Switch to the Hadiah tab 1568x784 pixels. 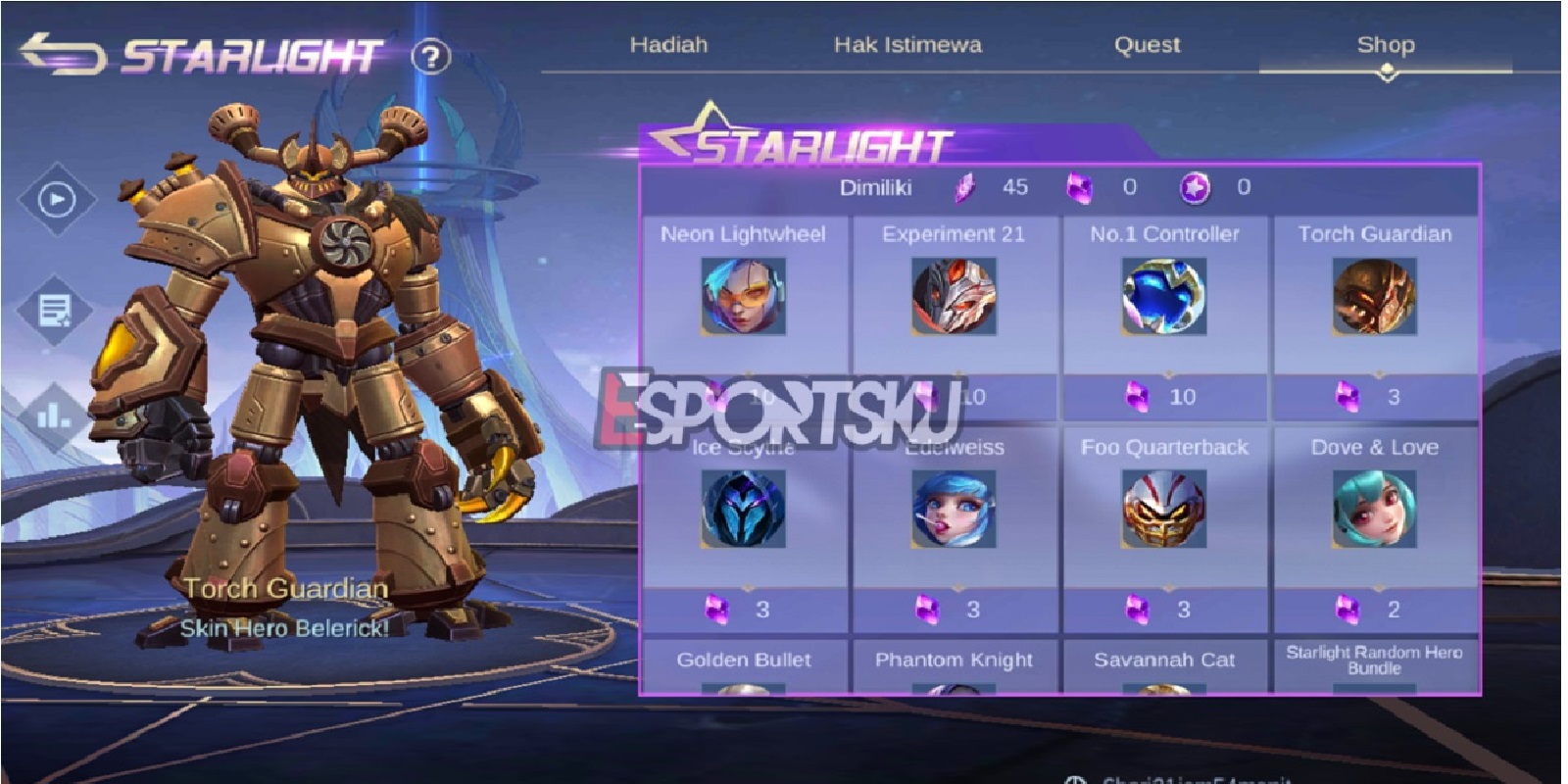pyautogui.click(x=669, y=44)
